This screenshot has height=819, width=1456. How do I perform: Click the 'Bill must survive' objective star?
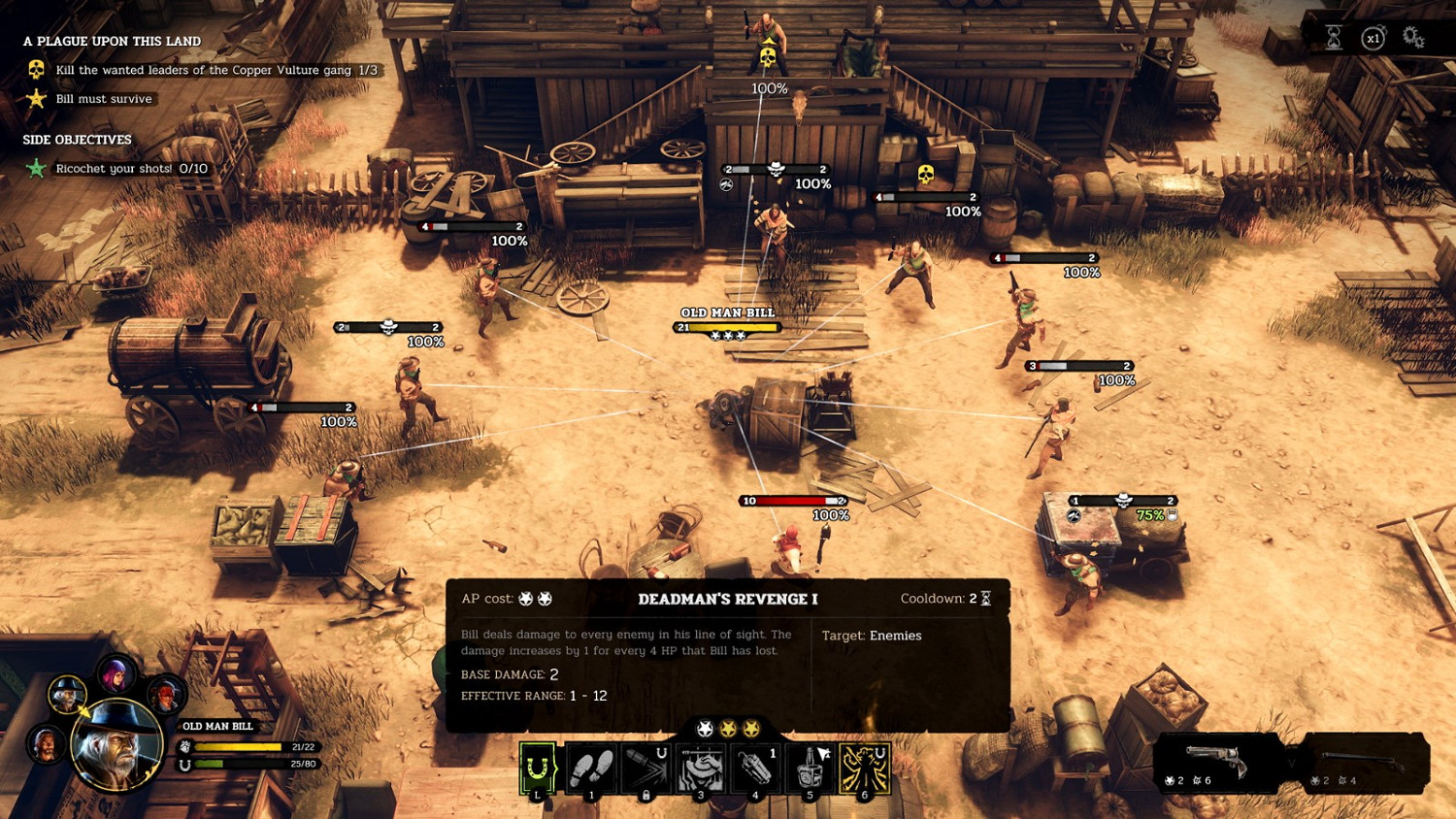(x=35, y=98)
